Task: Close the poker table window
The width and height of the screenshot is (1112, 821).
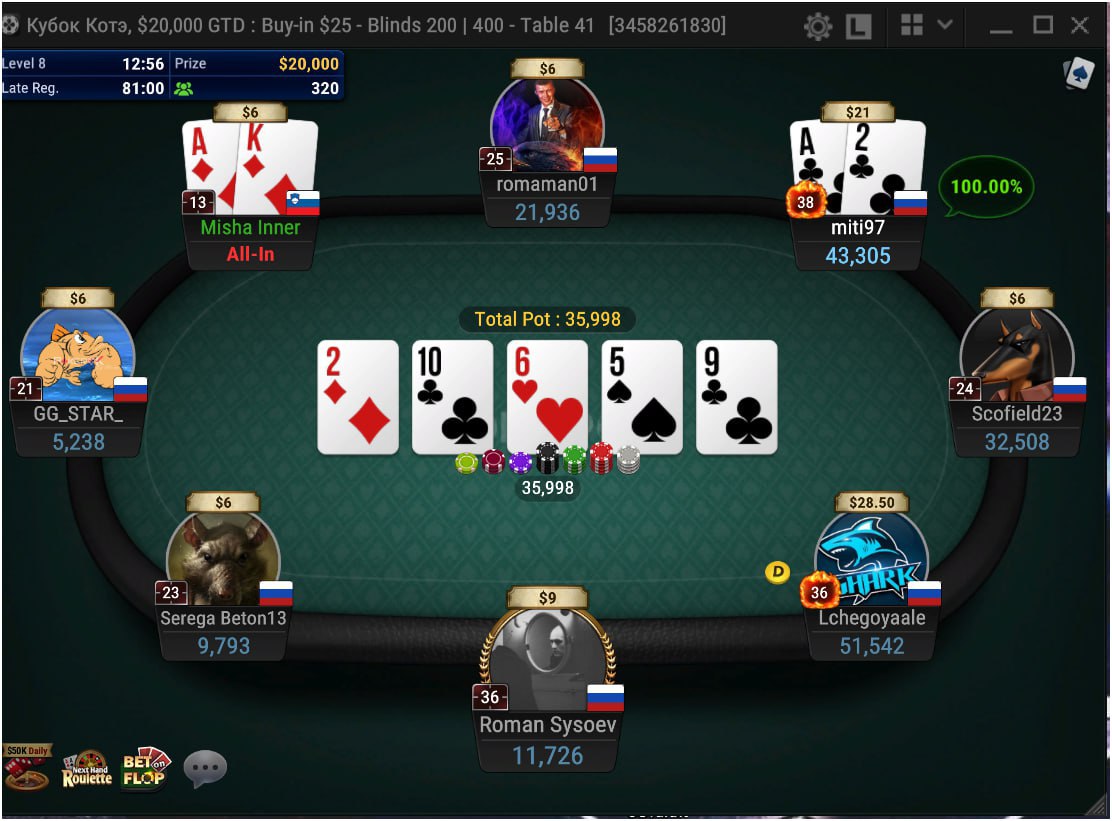Action: [x=1080, y=25]
